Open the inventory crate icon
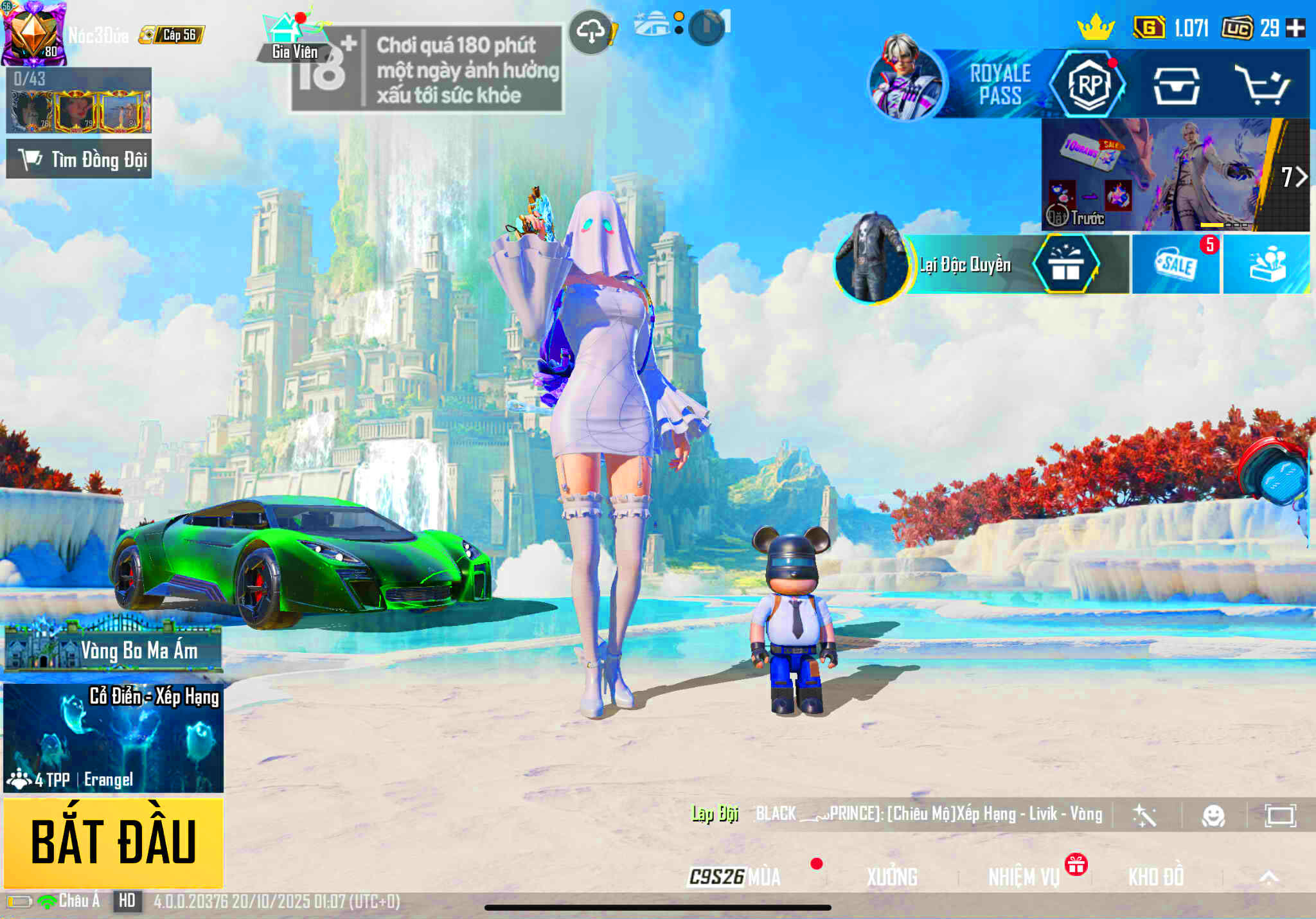Screen dimensions: 1316x919 click(1176, 86)
